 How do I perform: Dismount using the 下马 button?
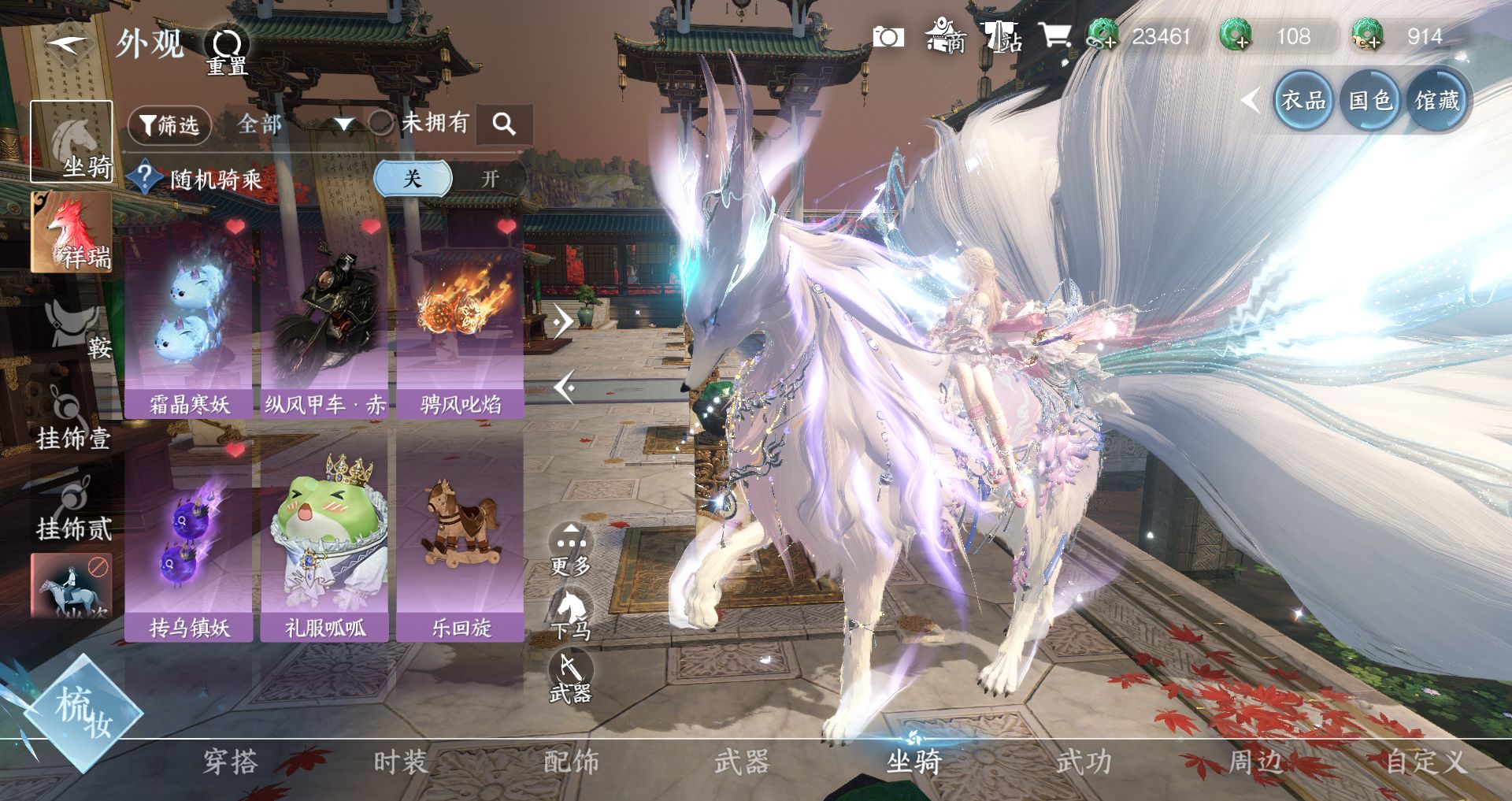pos(570,614)
